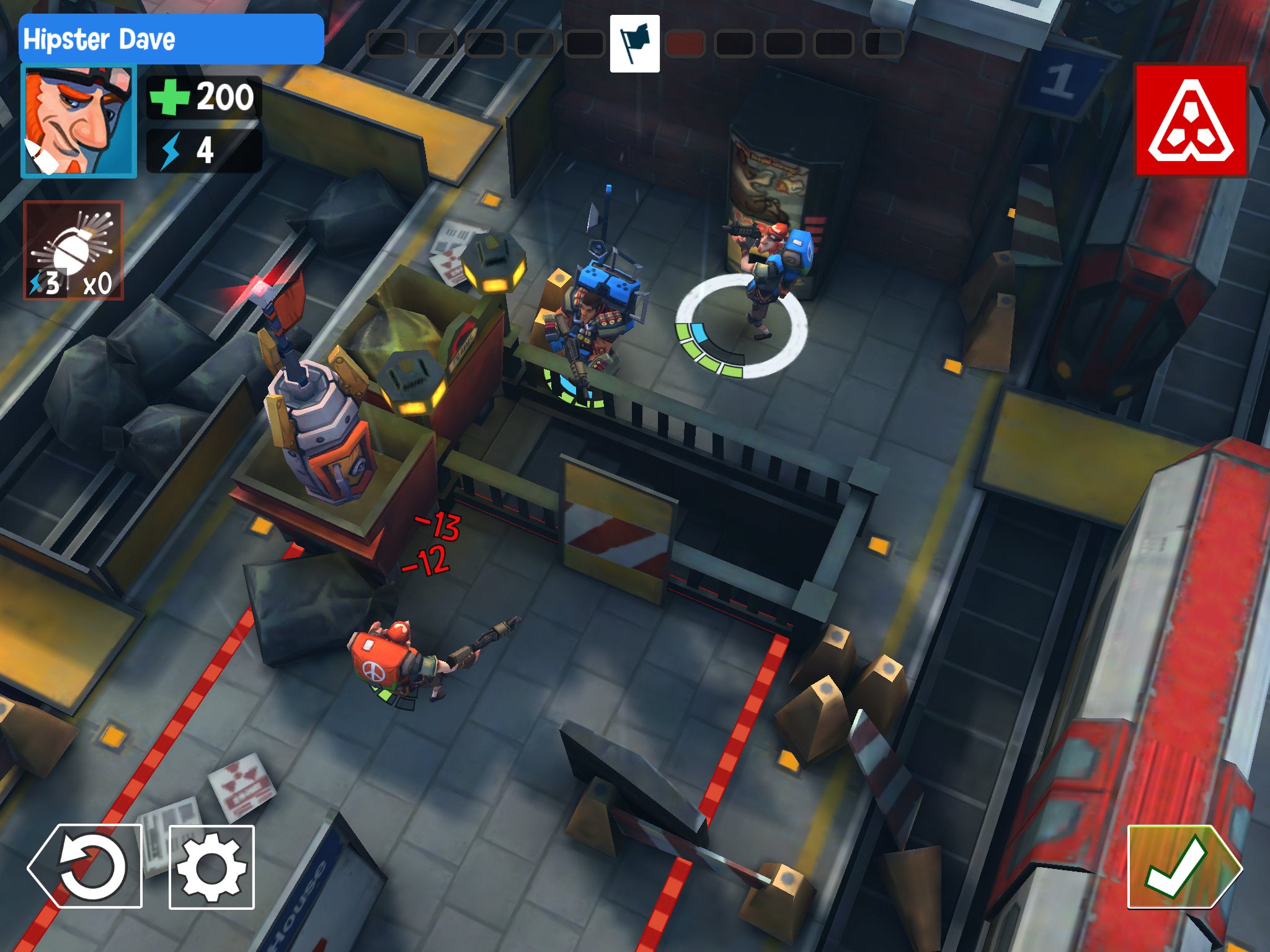The height and width of the screenshot is (952, 1270).
Task: Tap Hipster Dave's character portrait
Action: [79, 121]
